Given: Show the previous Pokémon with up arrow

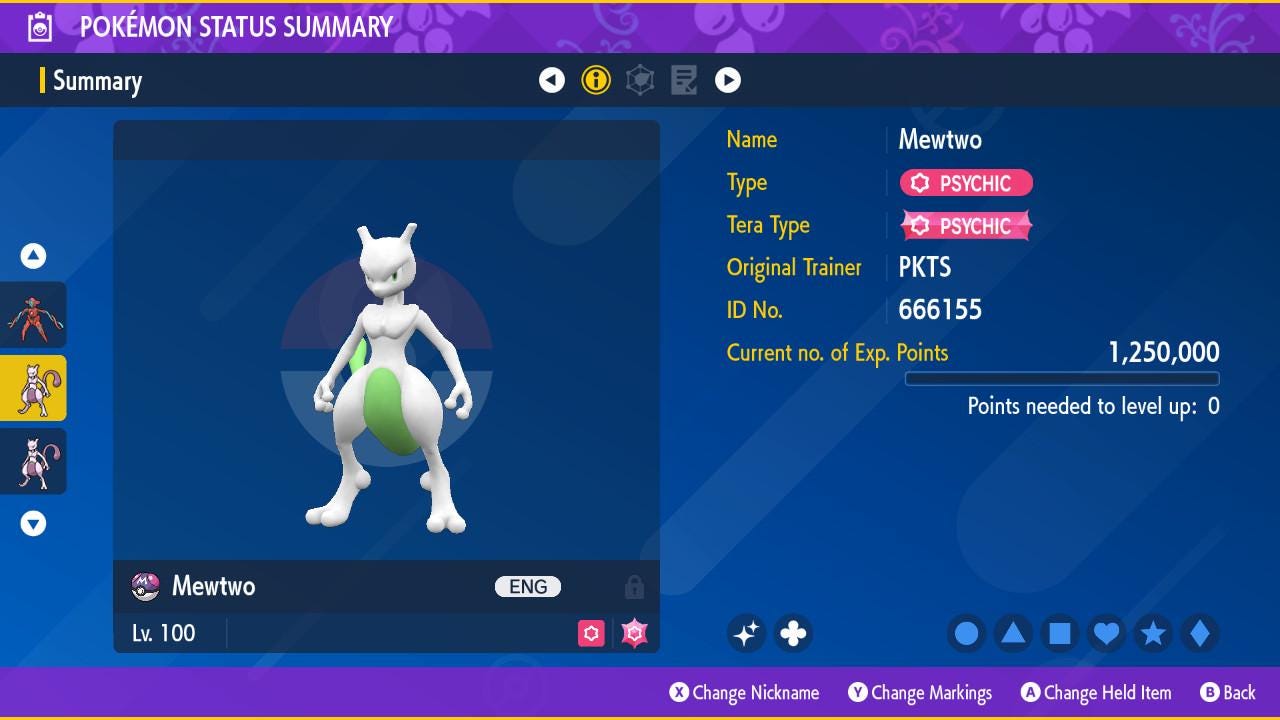Looking at the screenshot, I should pyautogui.click(x=34, y=257).
